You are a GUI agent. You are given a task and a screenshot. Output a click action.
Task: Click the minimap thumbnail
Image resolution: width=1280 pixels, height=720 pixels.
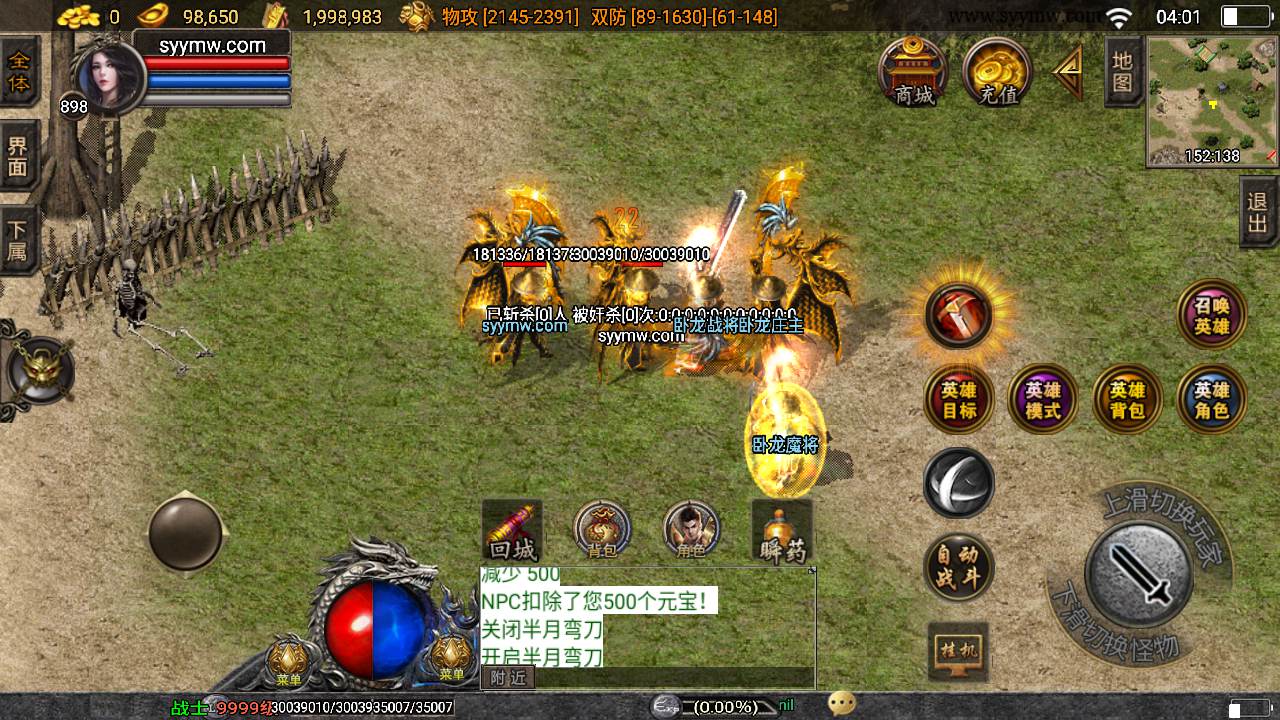tap(1212, 101)
